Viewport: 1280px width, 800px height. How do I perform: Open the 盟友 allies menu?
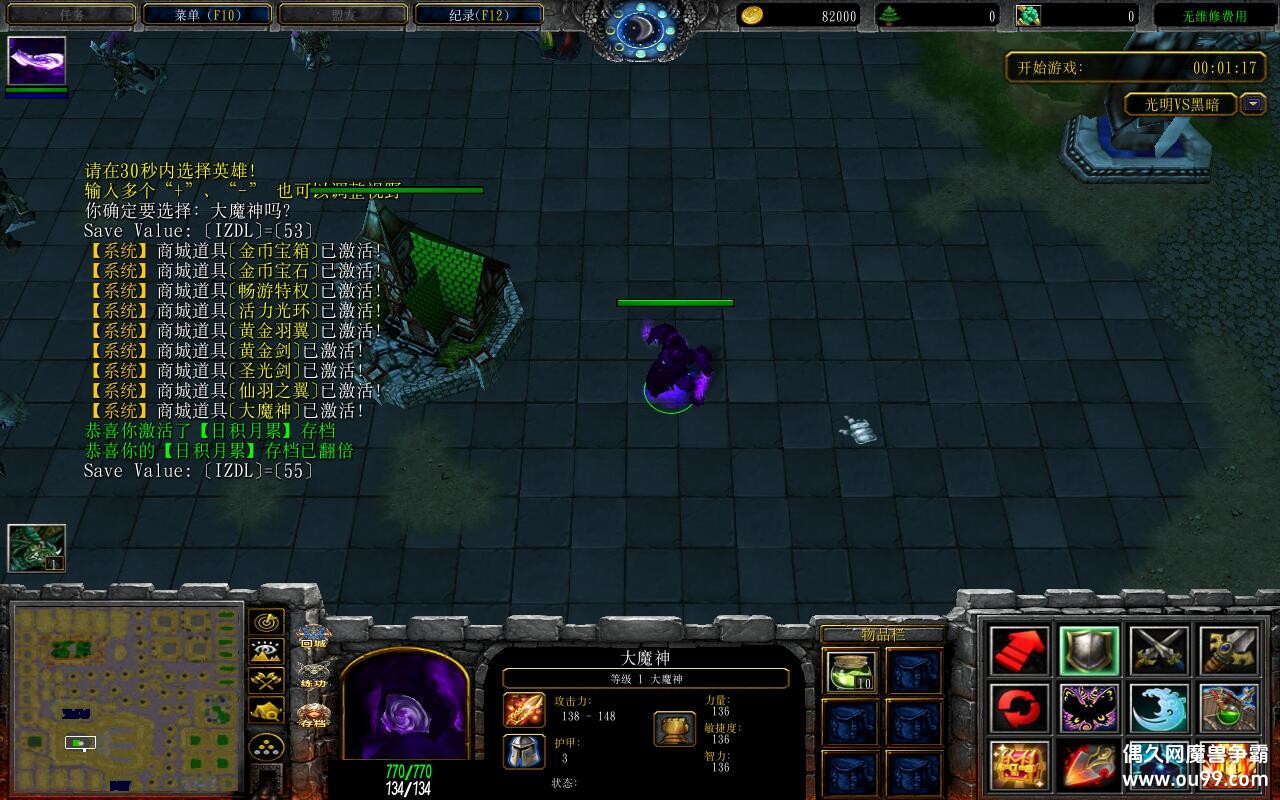coord(342,15)
